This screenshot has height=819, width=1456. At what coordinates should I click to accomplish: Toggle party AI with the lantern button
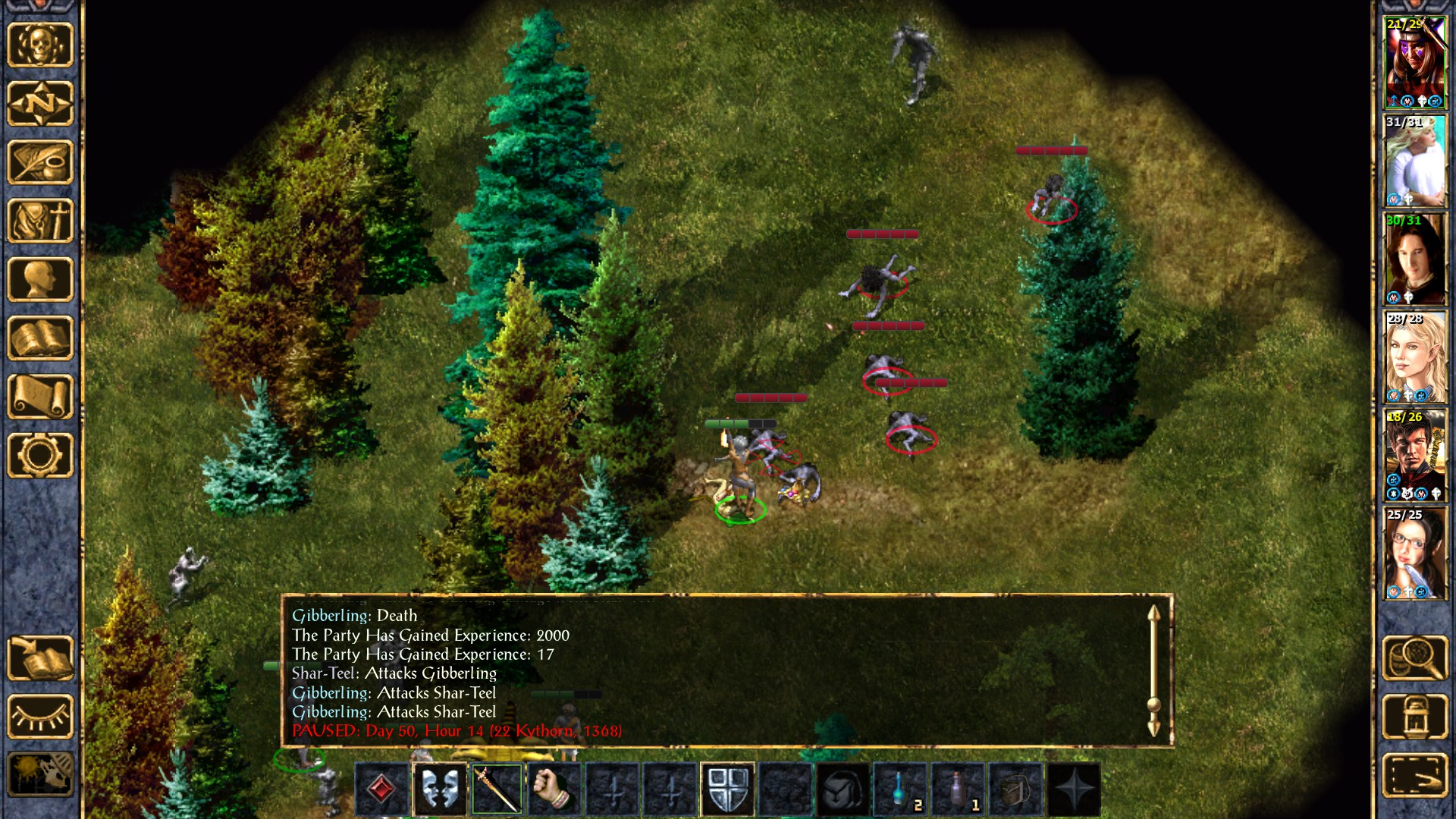[1414, 717]
